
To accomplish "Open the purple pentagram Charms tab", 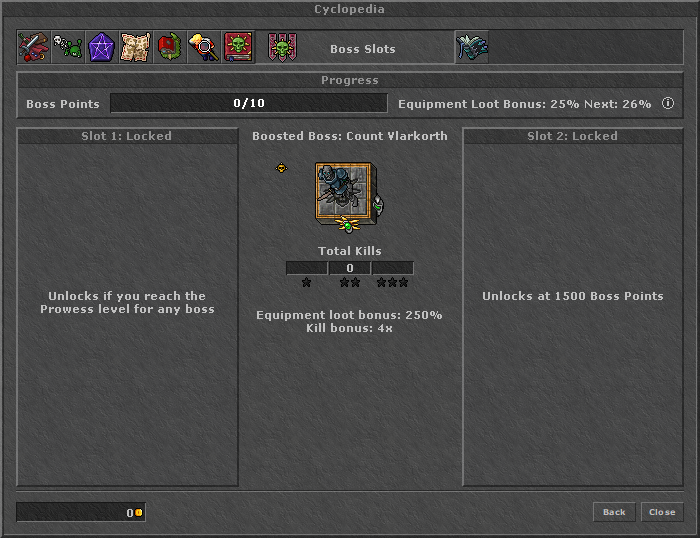I will click(x=101, y=47).
